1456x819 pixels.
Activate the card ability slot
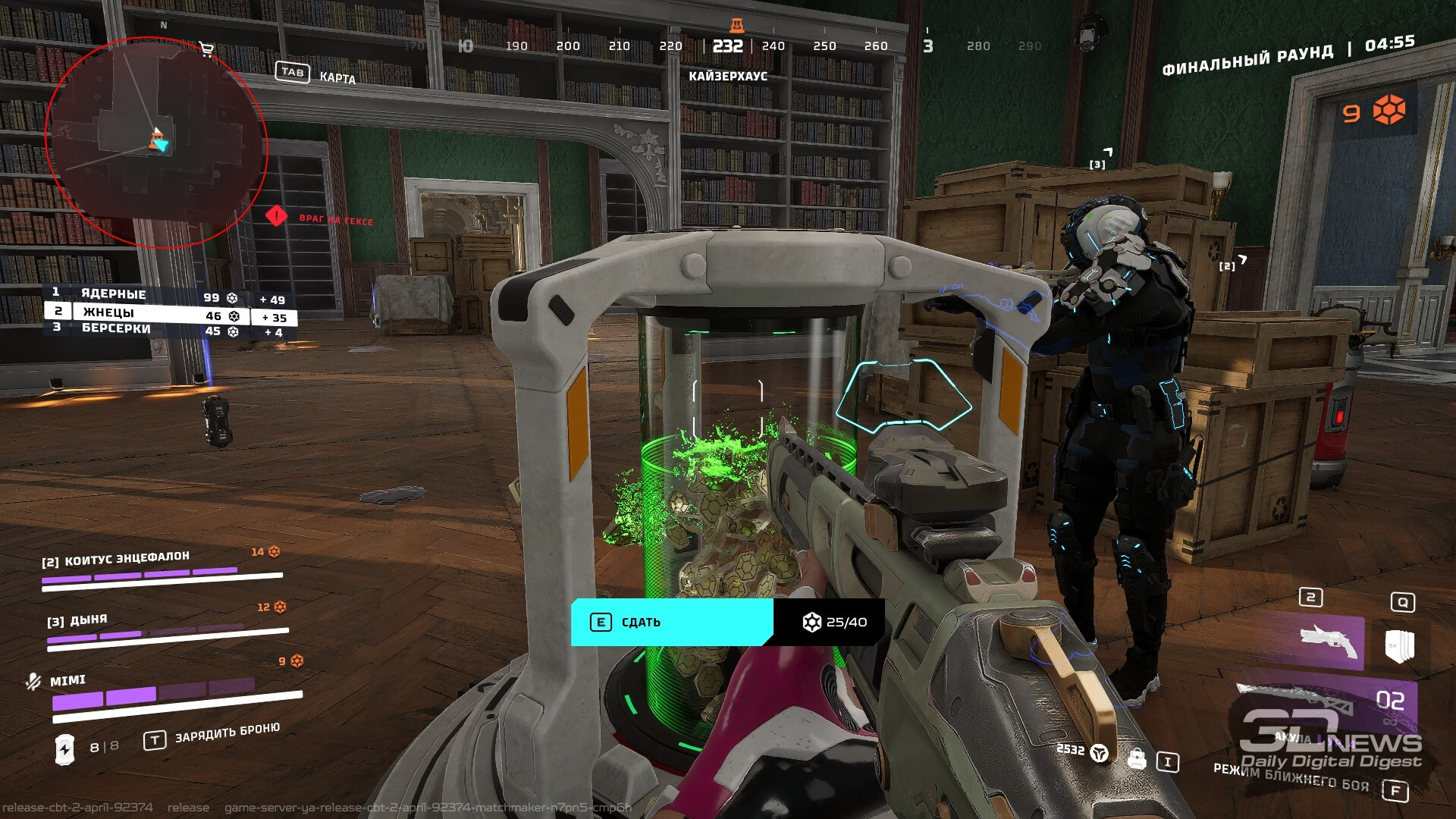pyautogui.click(x=1399, y=645)
